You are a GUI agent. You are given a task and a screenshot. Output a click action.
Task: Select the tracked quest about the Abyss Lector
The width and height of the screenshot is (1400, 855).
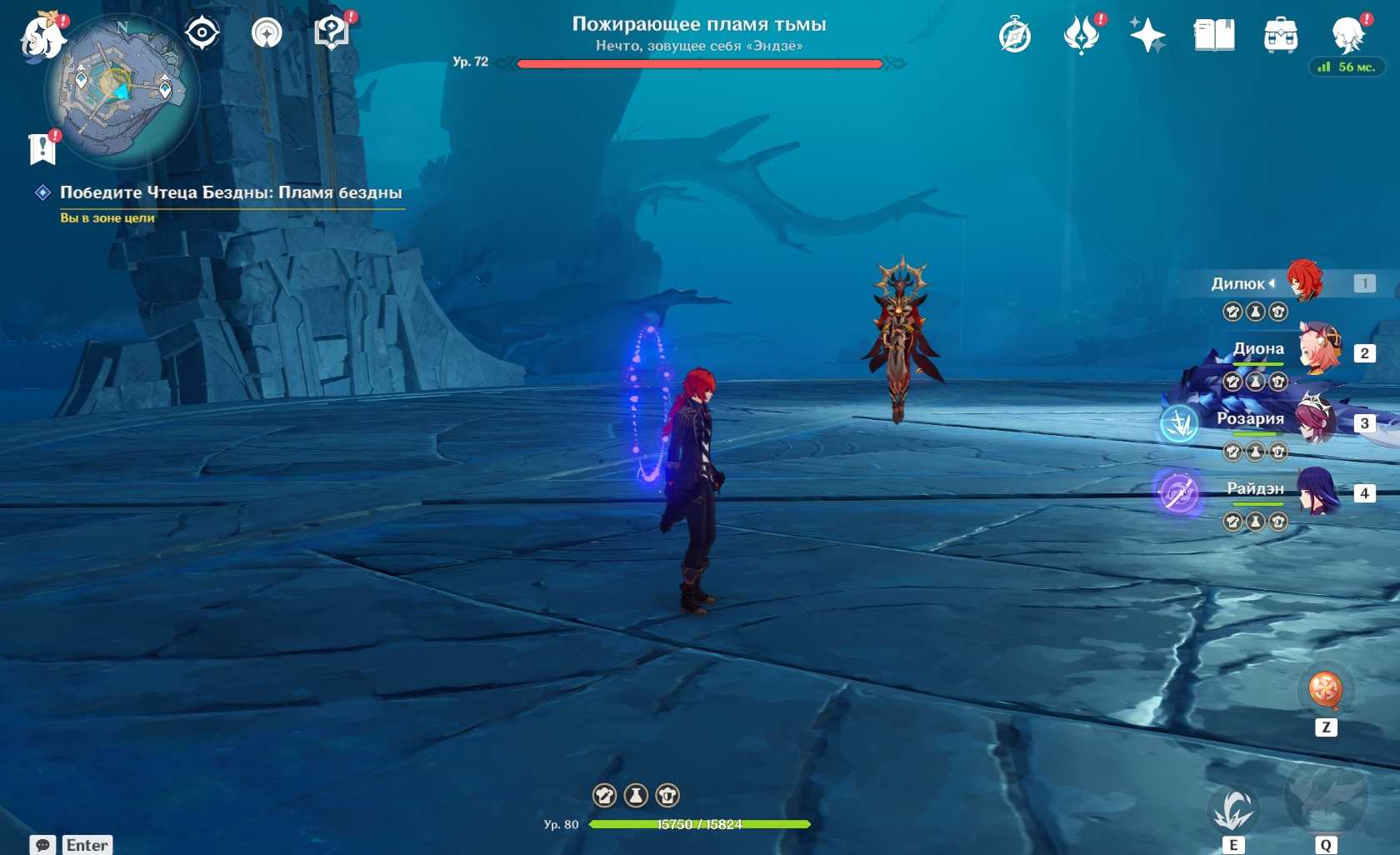(230, 192)
